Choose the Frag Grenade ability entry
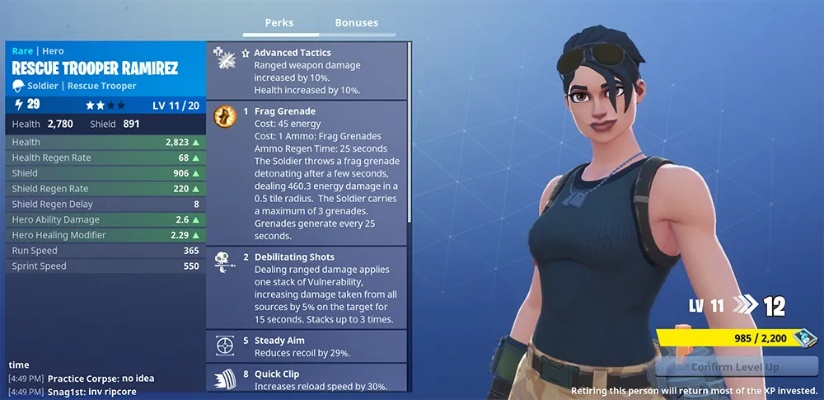This screenshot has width=824, height=400. coord(307,172)
